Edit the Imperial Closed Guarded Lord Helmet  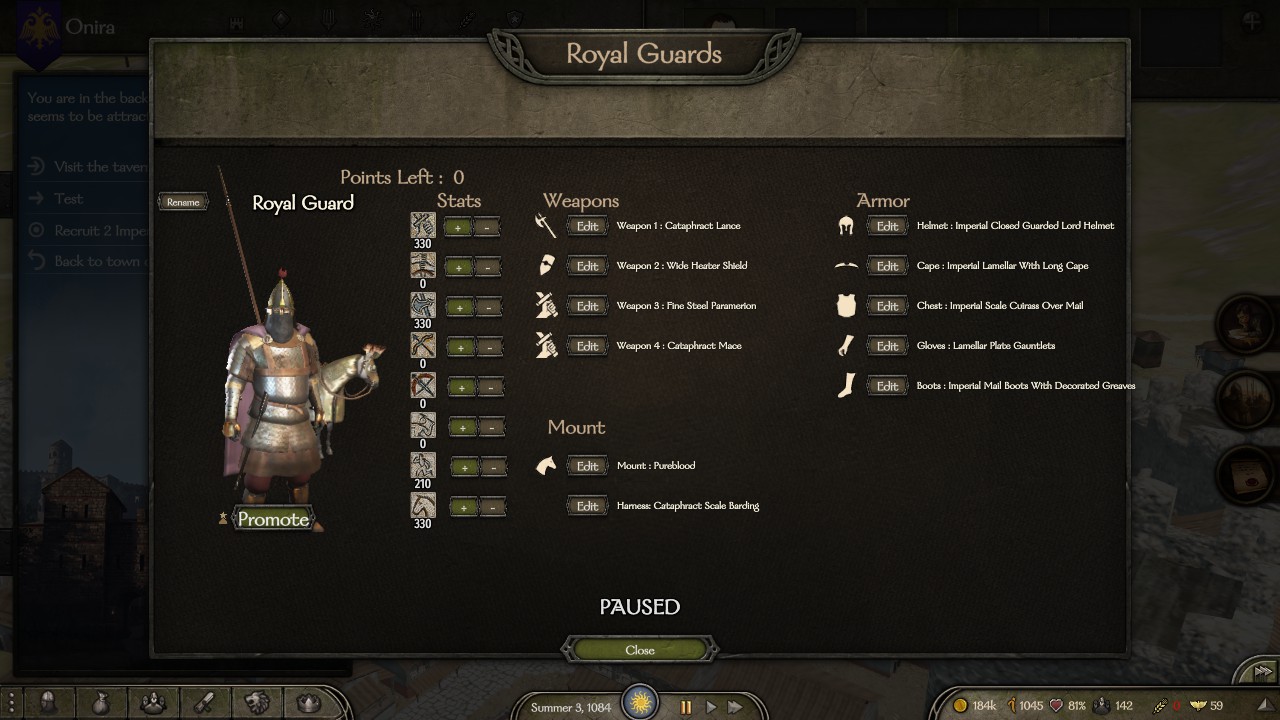[x=887, y=226]
